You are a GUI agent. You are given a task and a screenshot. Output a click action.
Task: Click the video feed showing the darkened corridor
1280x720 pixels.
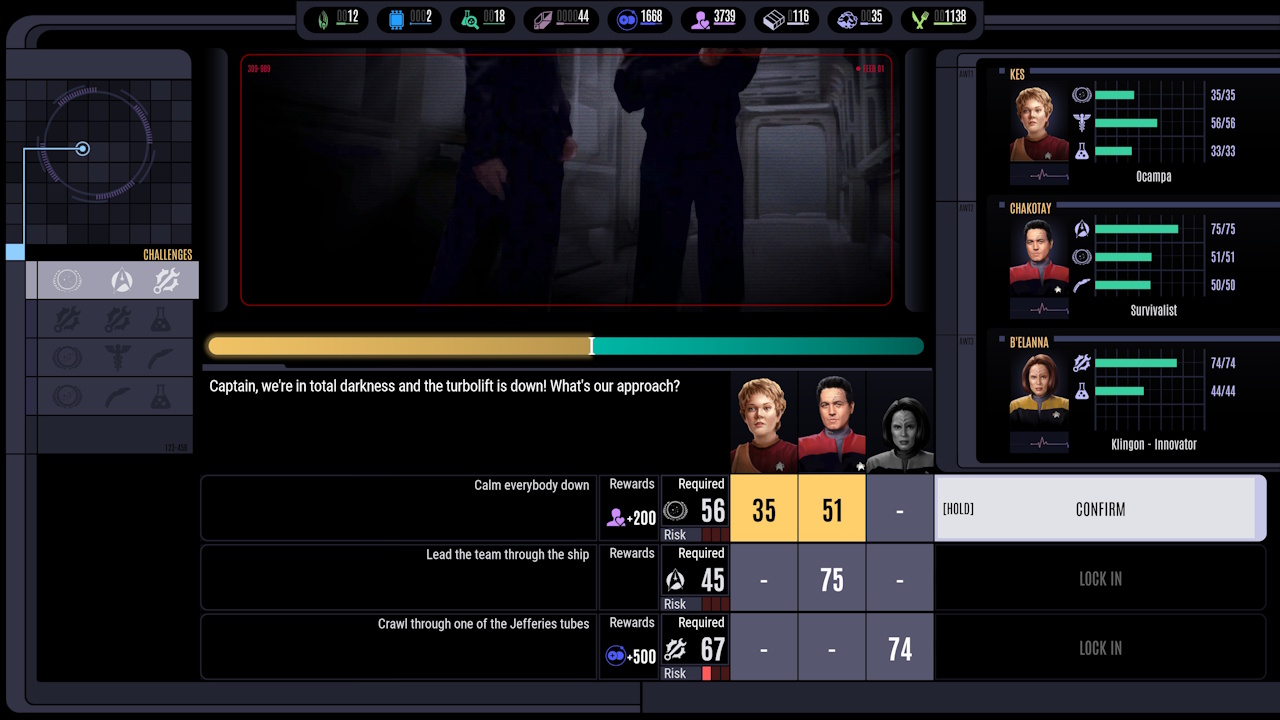click(566, 180)
